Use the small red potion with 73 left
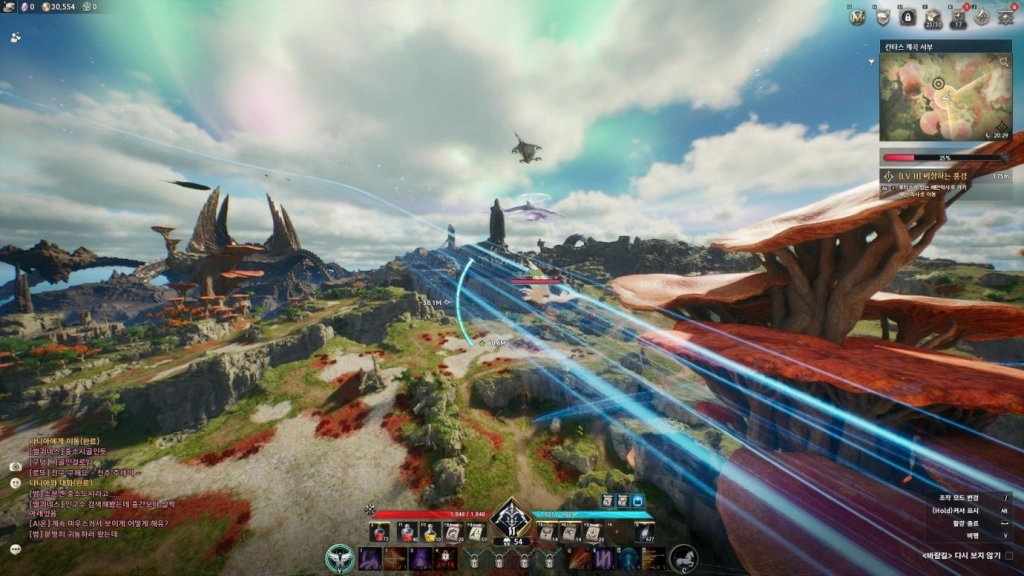 tap(380, 532)
